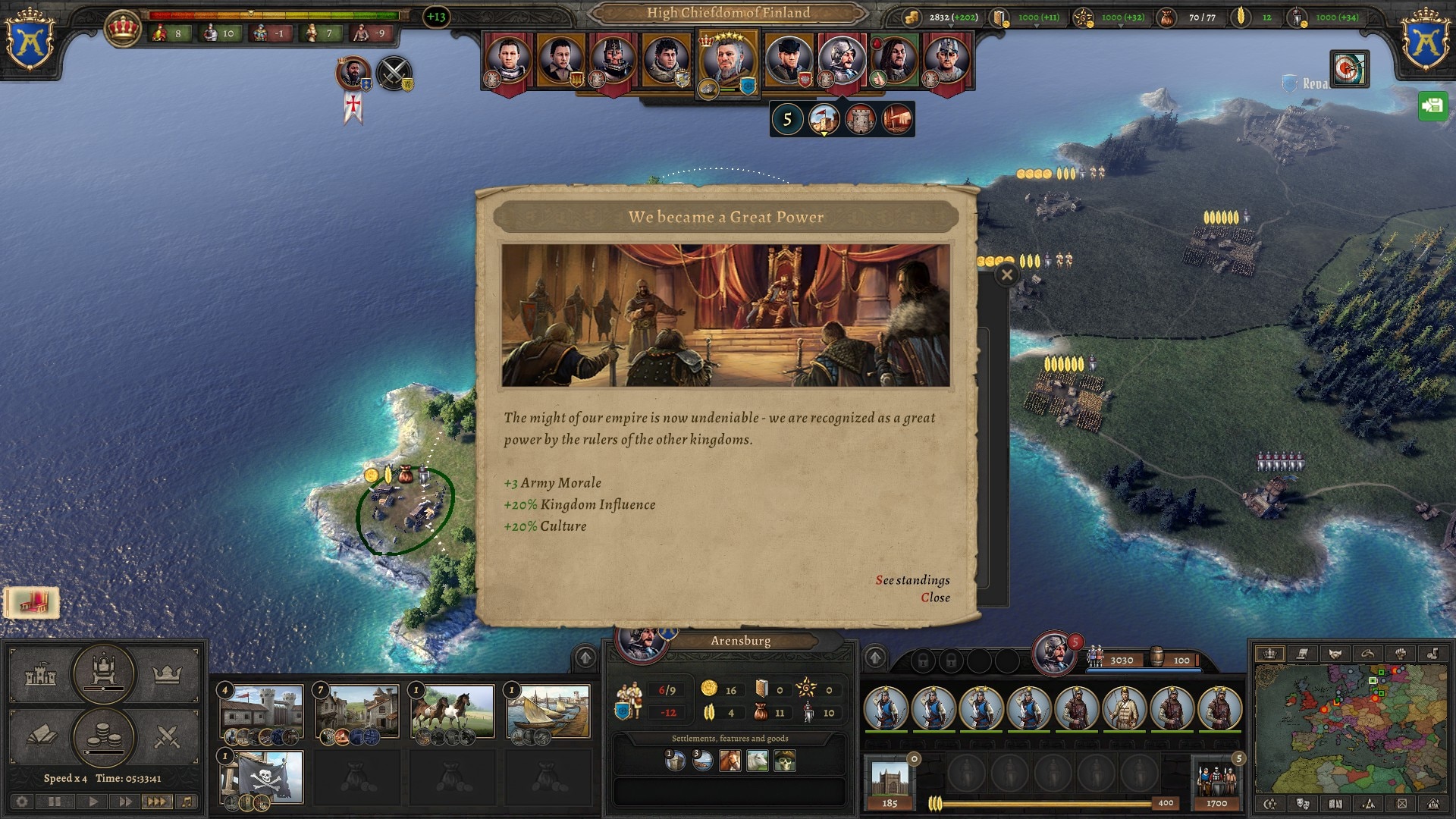1456x819 pixels.
Task: Switch minimap to the crown political view
Action: pos(1269,654)
